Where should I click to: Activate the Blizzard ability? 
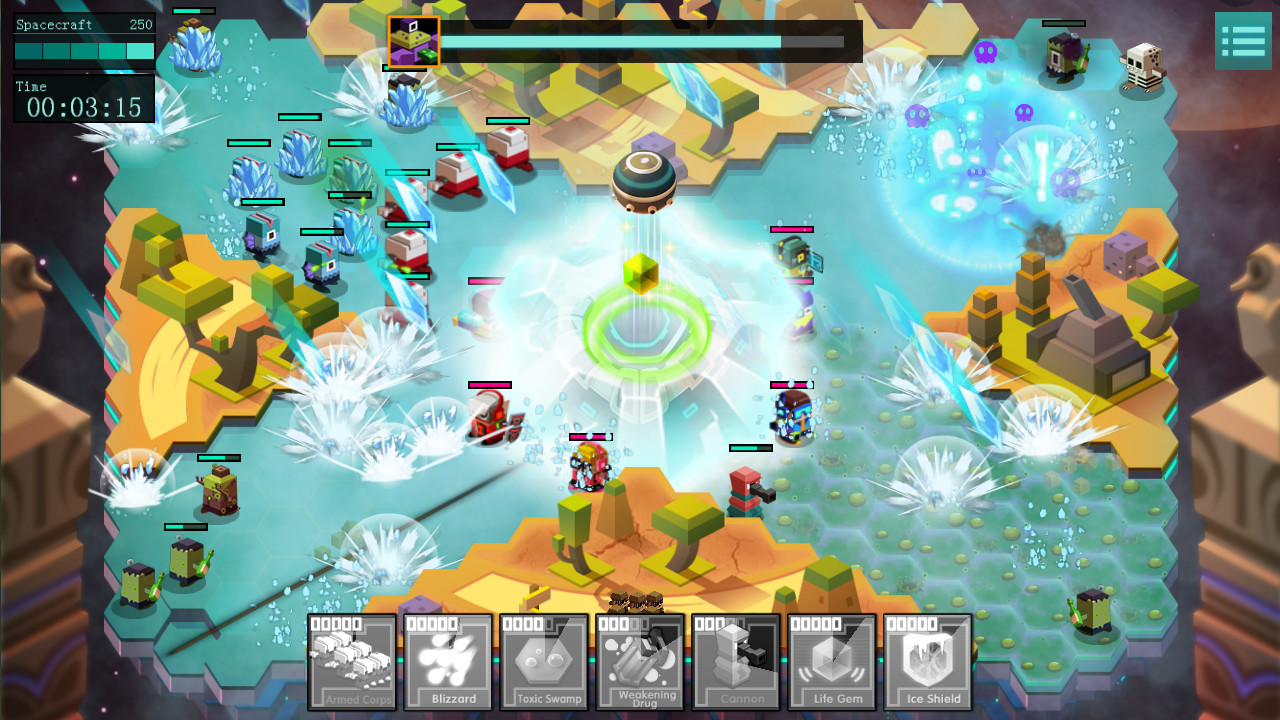tap(448, 661)
